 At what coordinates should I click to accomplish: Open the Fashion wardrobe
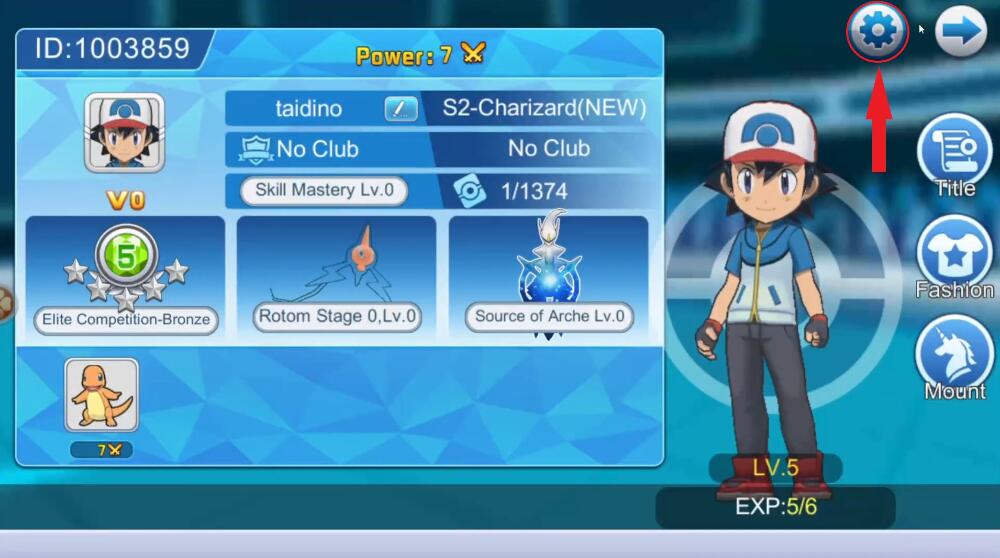pyautogui.click(x=953, y=254)
